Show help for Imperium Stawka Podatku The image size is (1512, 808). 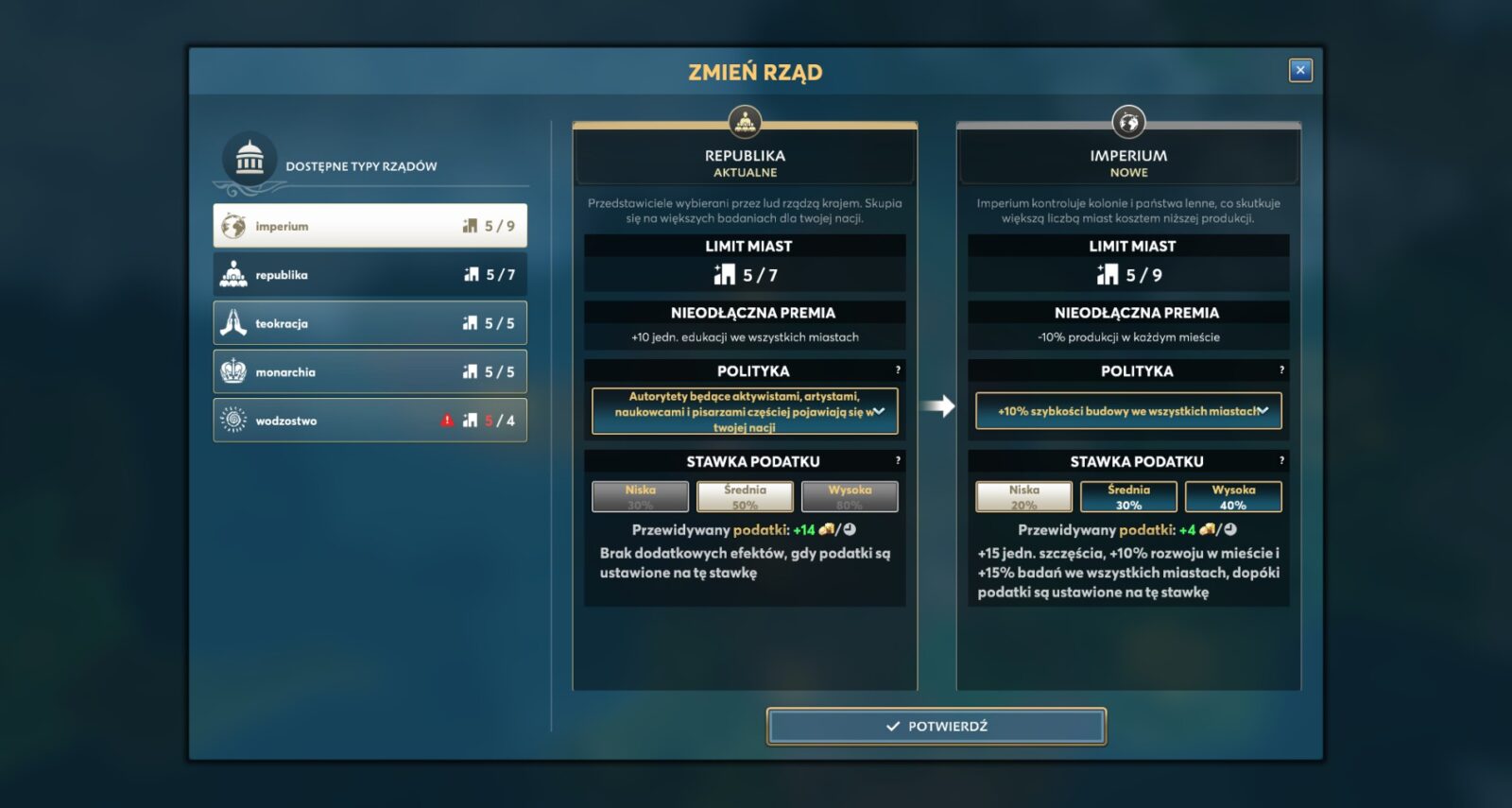pos(1281,460)
